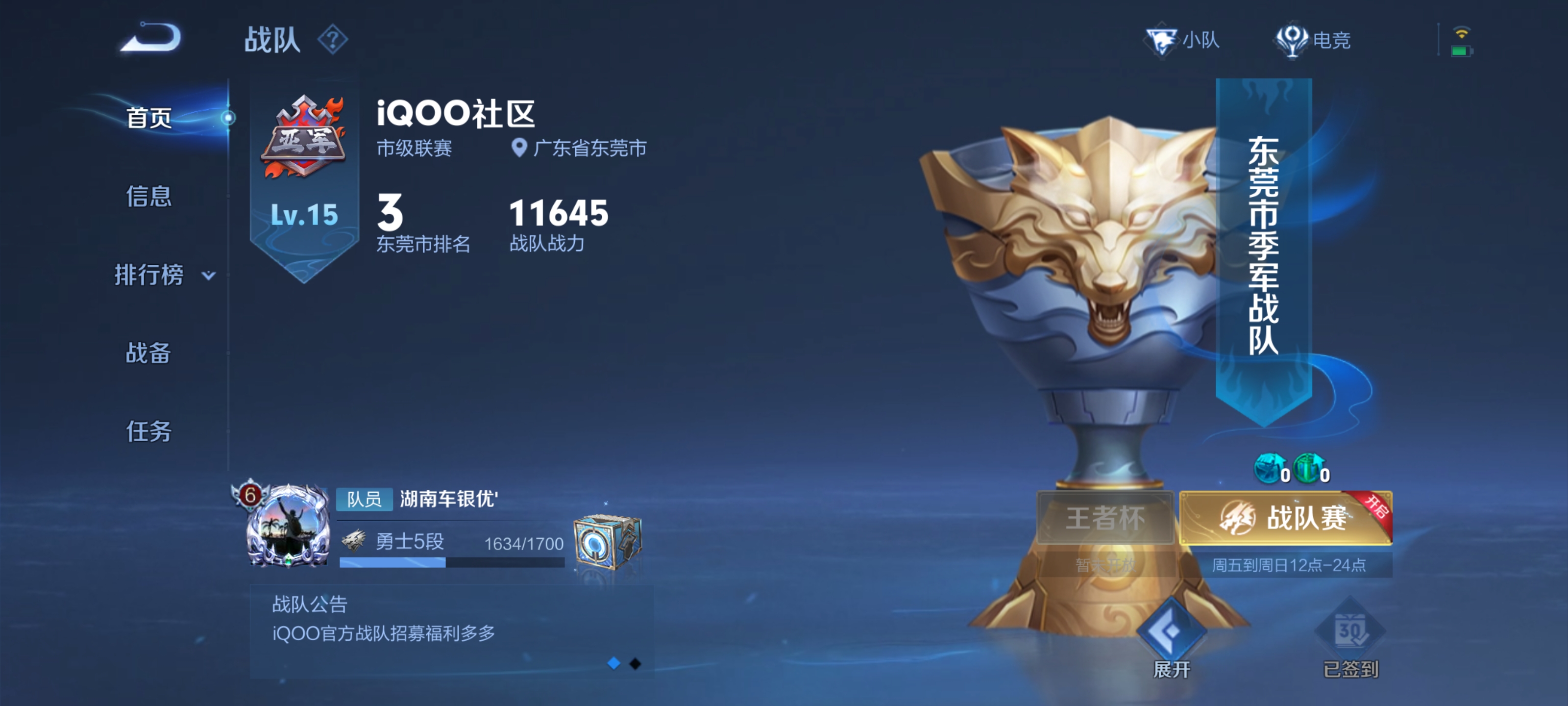Viewport: 1568px width, 706px height.
Task: Go back using the return arrow
Action: [150, 38]
